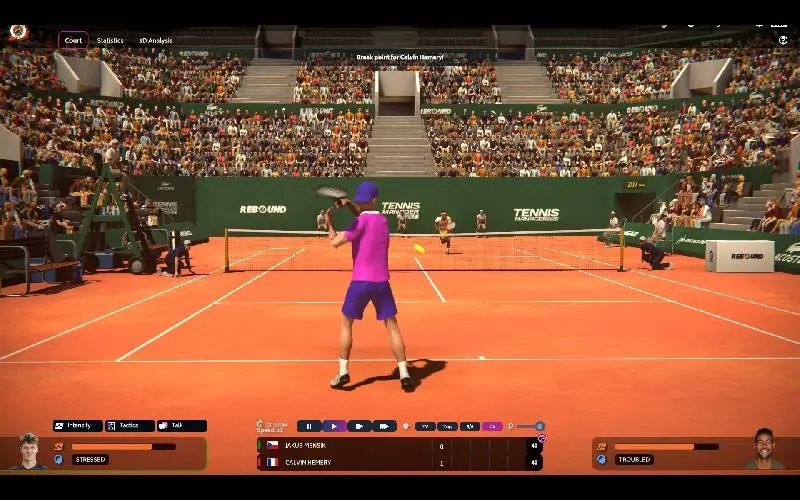The image size is (800, 500).
Task: Click the club logo in top corner
Action: [18, 32]
